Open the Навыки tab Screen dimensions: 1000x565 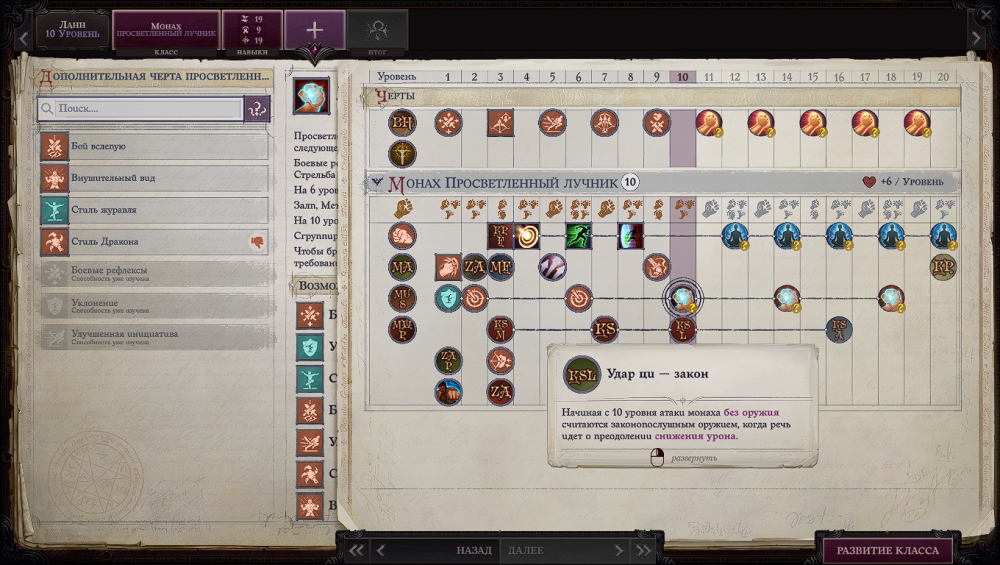pyautogui.click(x=251, y=30)
